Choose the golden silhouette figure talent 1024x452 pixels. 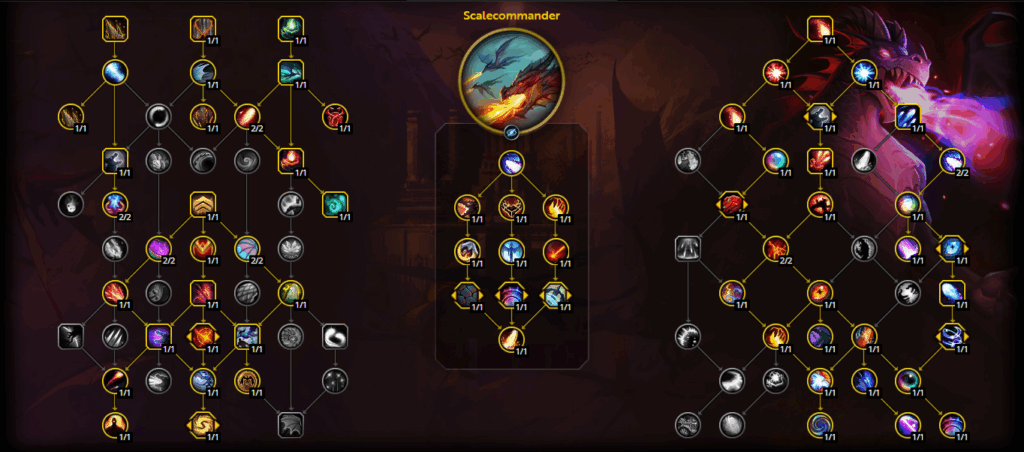click(115, 424)
